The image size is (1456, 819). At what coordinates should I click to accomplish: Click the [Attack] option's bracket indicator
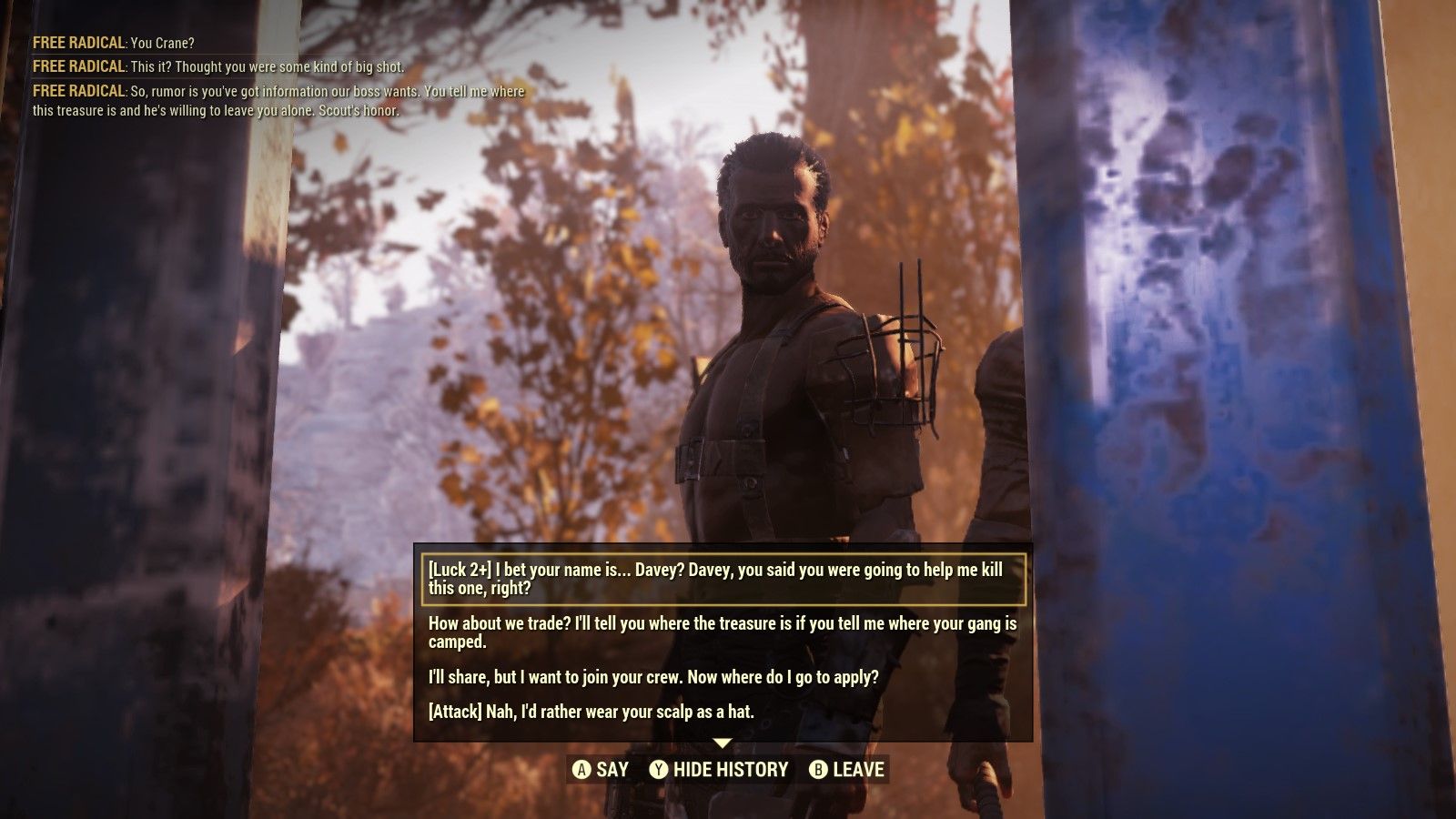[x=452, y=713]
